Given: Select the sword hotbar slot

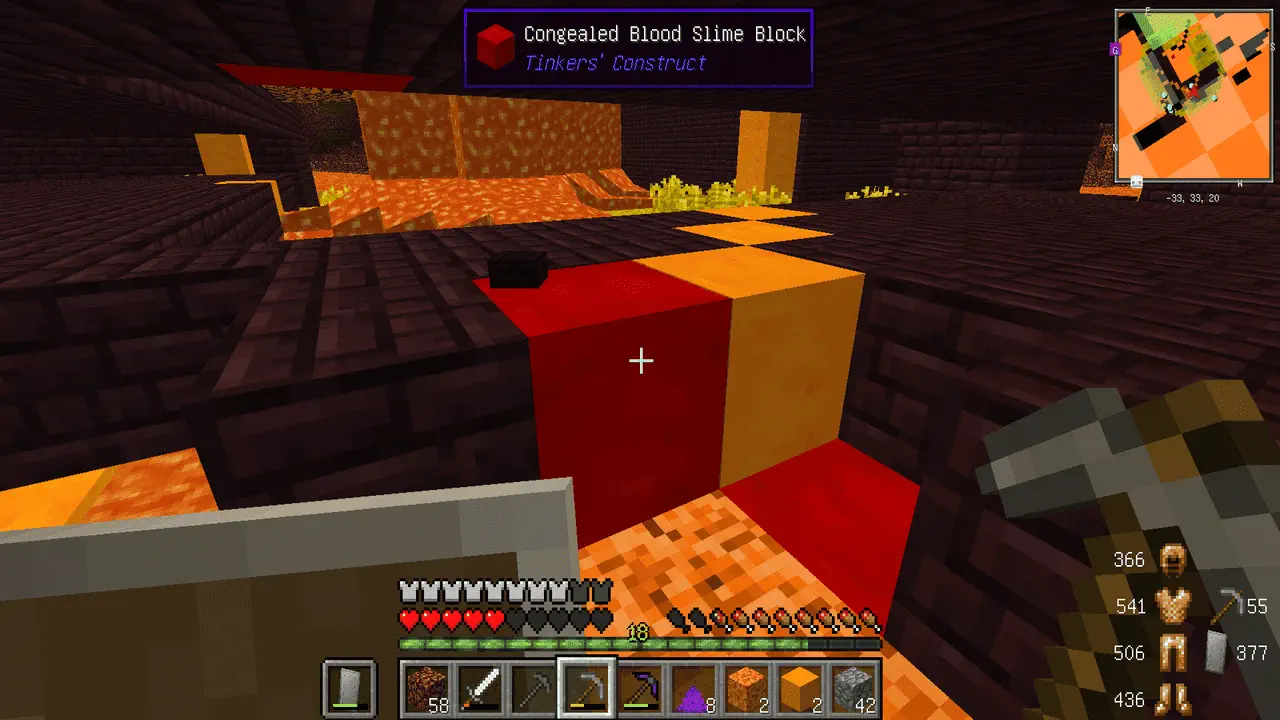Looking at the screenshot, I should coord(479,688).
